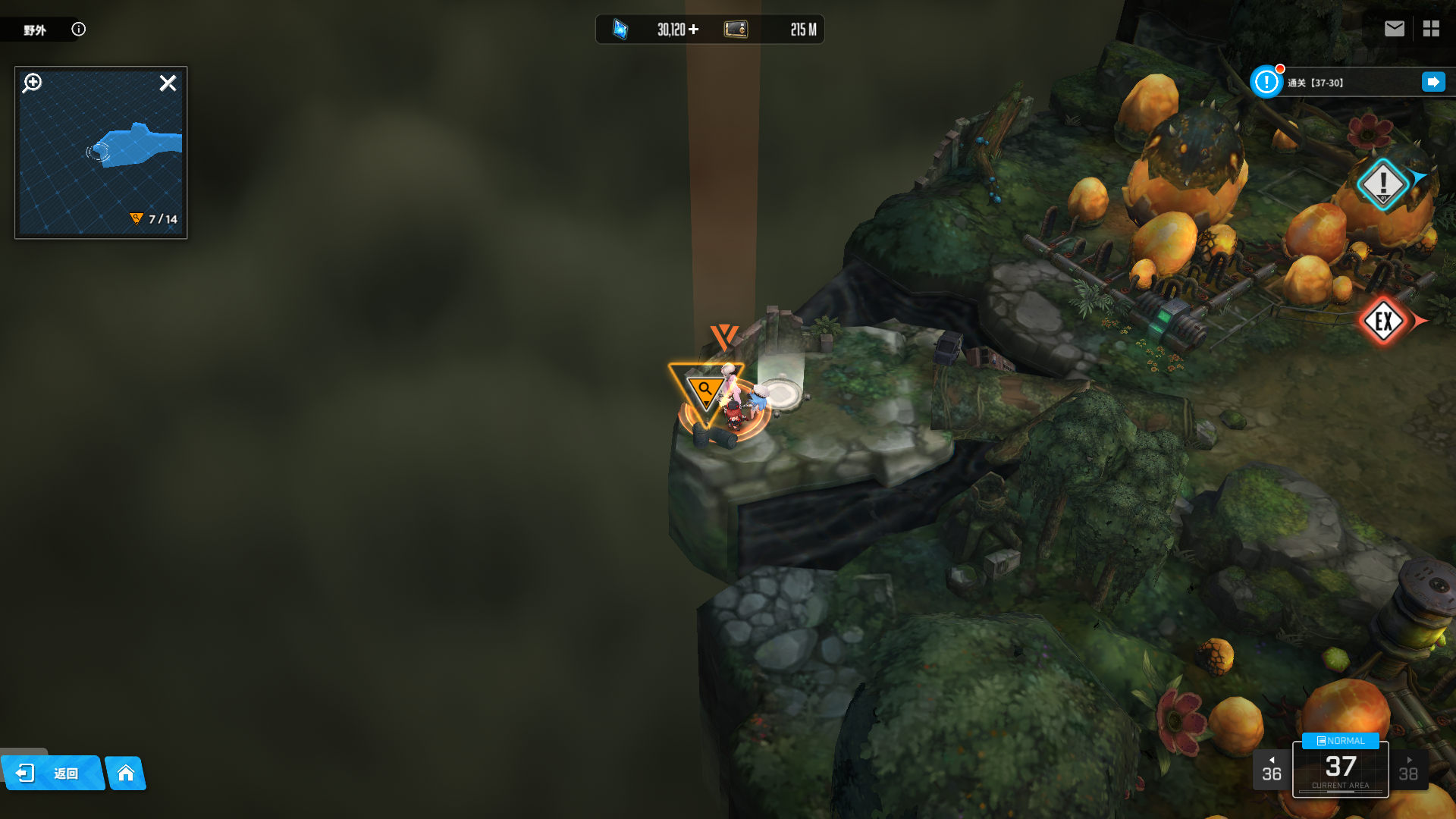1456x819 pixels.
Task: Toggle the NORMAL difficulty tab
Action: tap(1340, 741)
